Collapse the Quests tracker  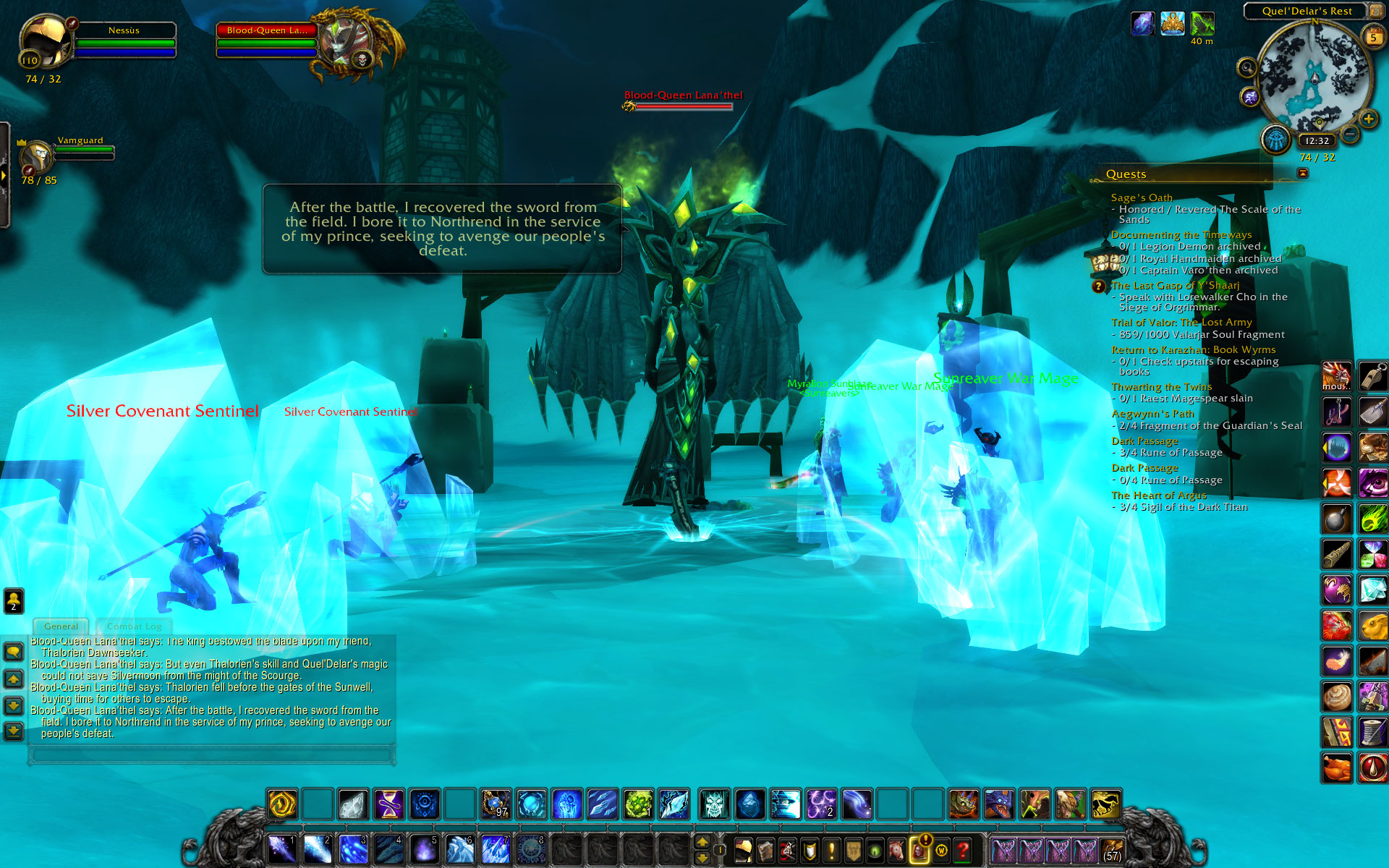pyautogui.click(x=1303, y=173)
